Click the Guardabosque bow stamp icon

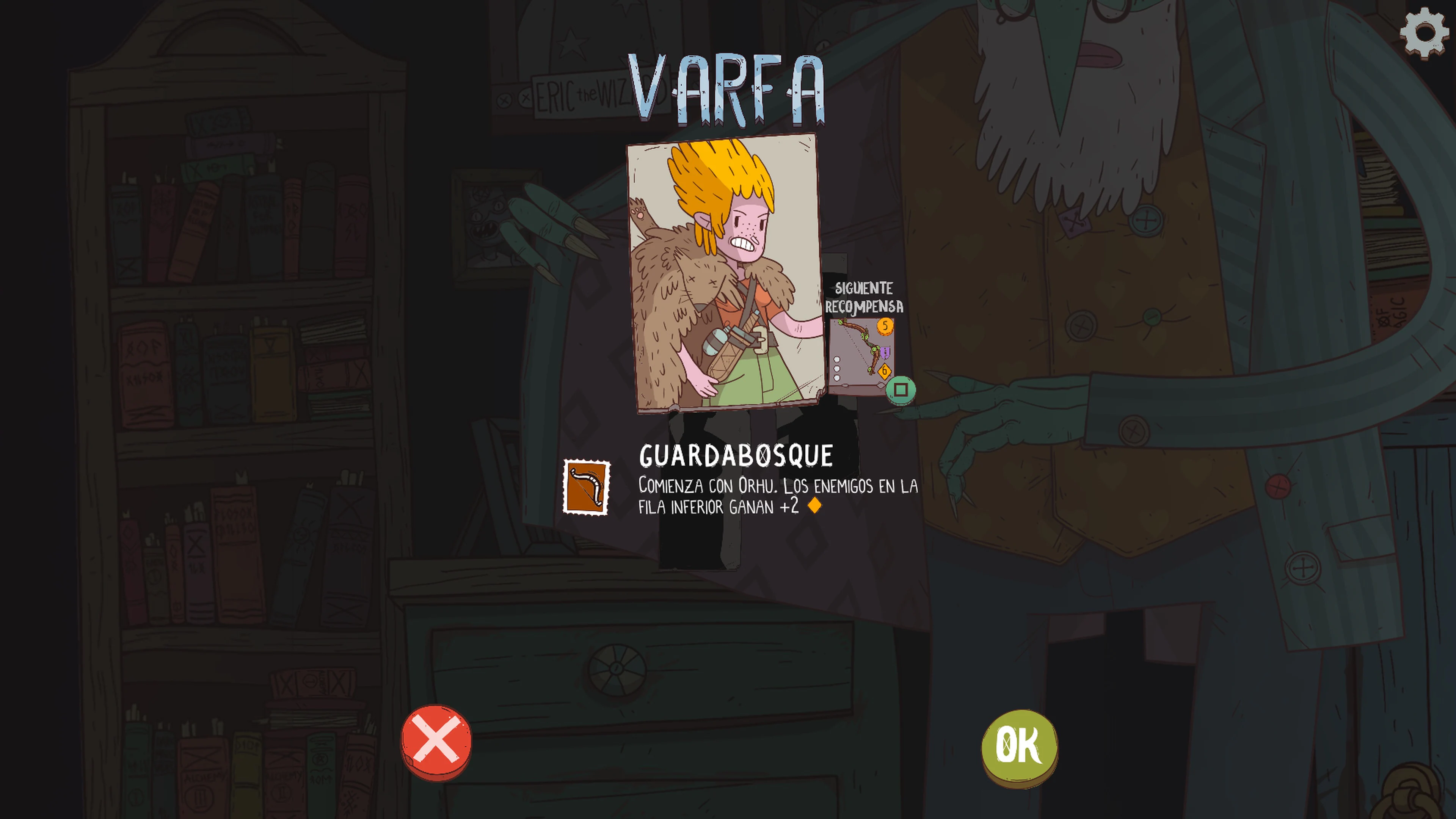pos(587,487)
